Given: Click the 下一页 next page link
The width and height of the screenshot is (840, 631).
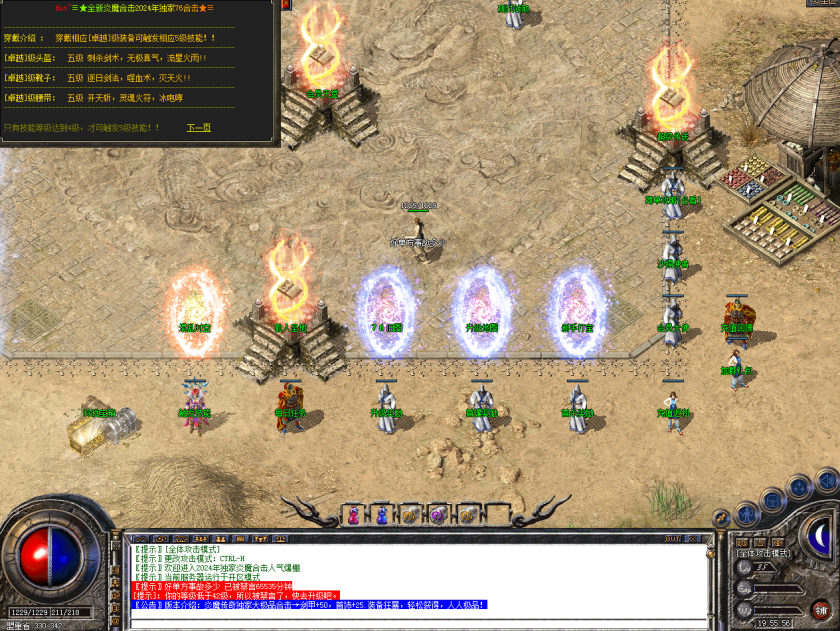Looking at the screenshot, I should coord(198,128).
